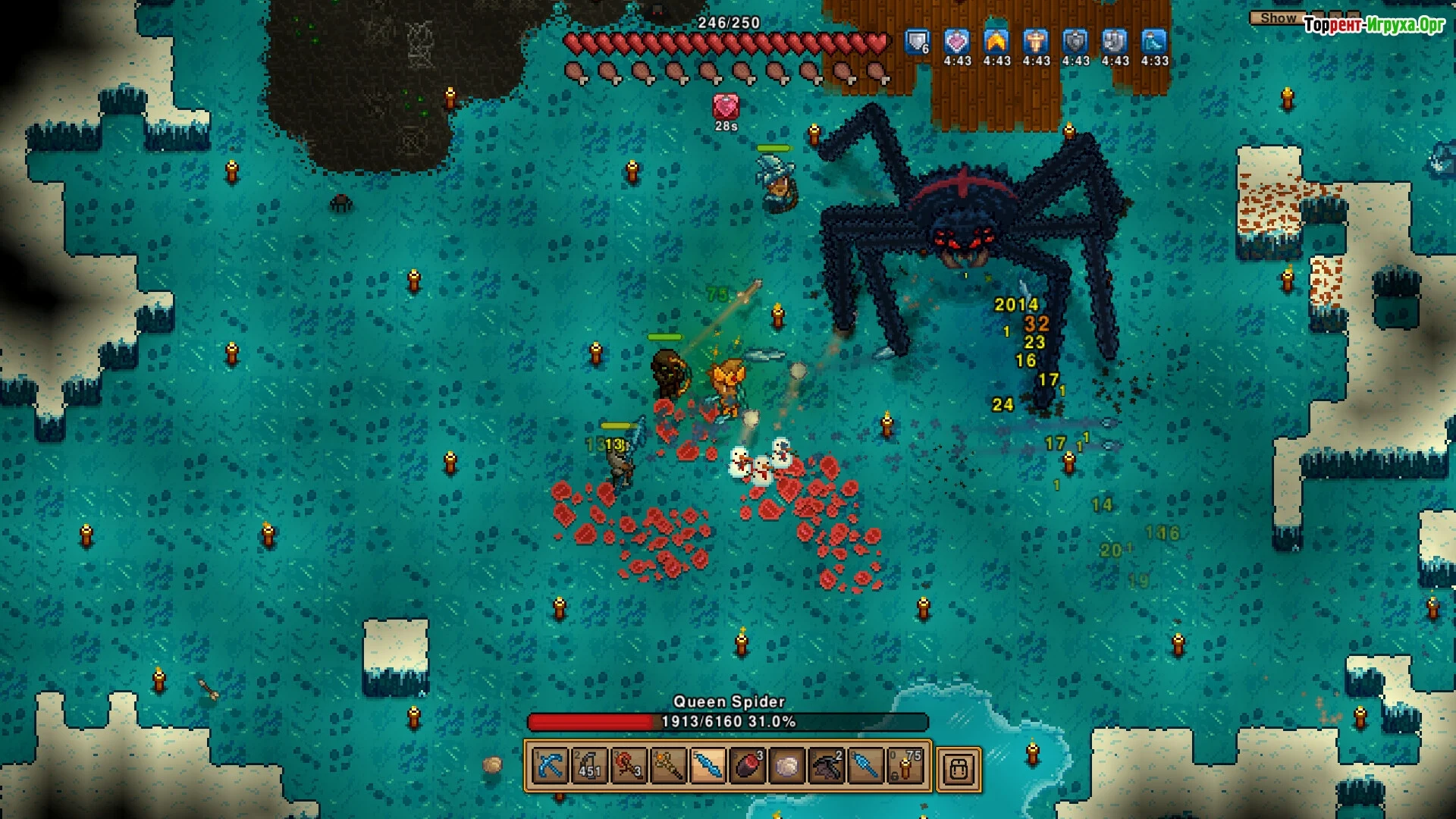Click the grey shield potion buff icon

pos(1075,42)
